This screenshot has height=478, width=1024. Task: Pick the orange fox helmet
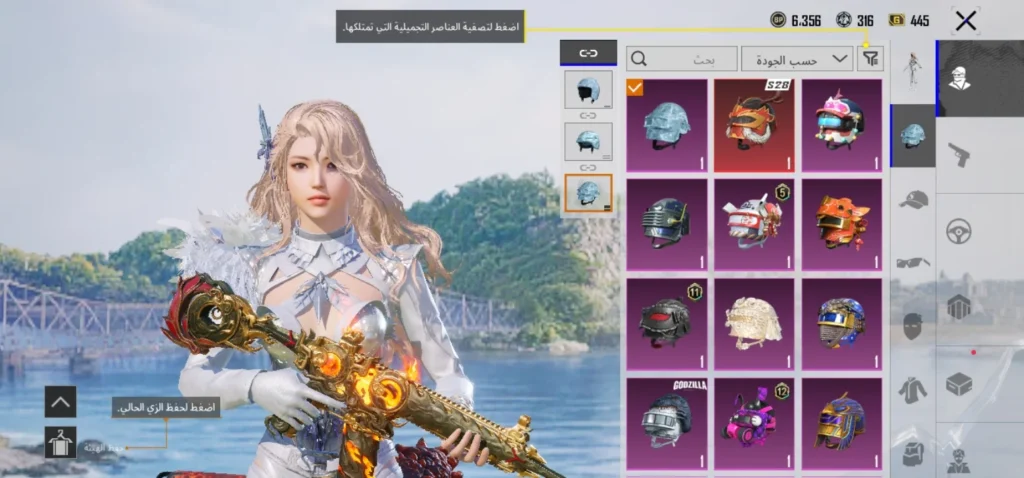coord(841,225)
